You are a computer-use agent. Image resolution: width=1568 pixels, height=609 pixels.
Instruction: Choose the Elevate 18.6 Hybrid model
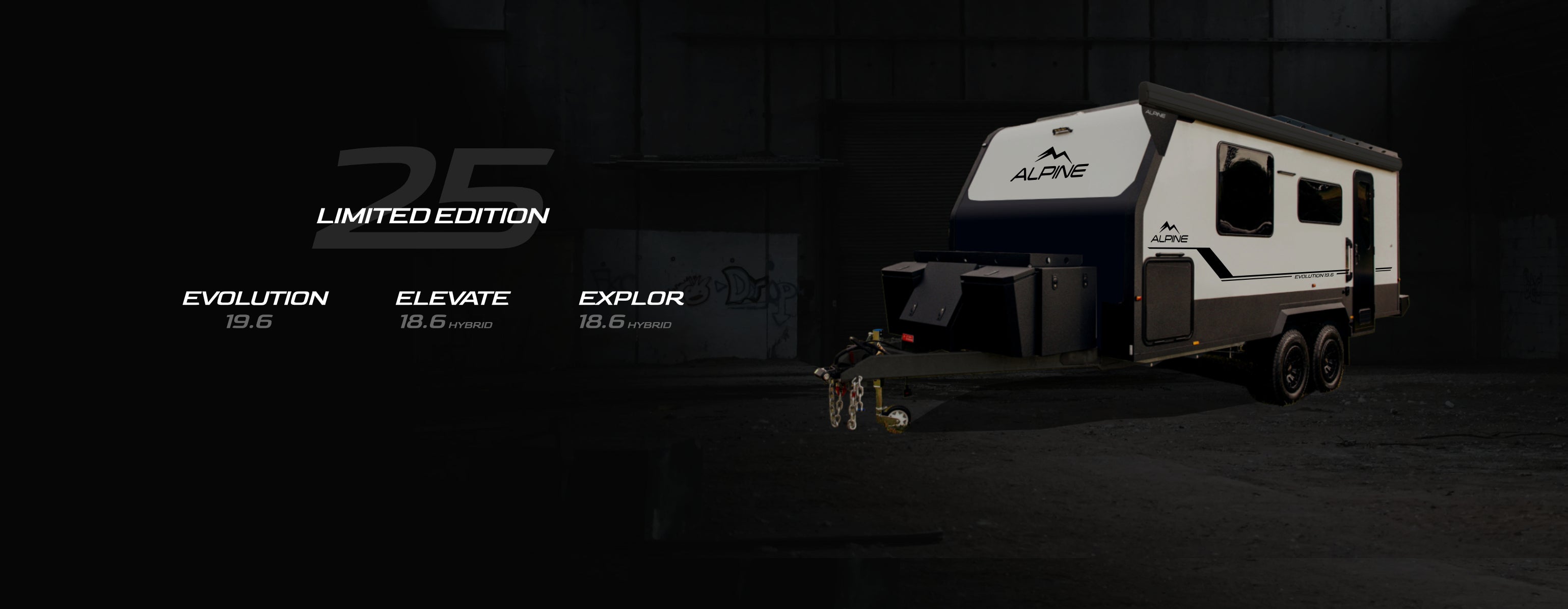coord(452,309)
